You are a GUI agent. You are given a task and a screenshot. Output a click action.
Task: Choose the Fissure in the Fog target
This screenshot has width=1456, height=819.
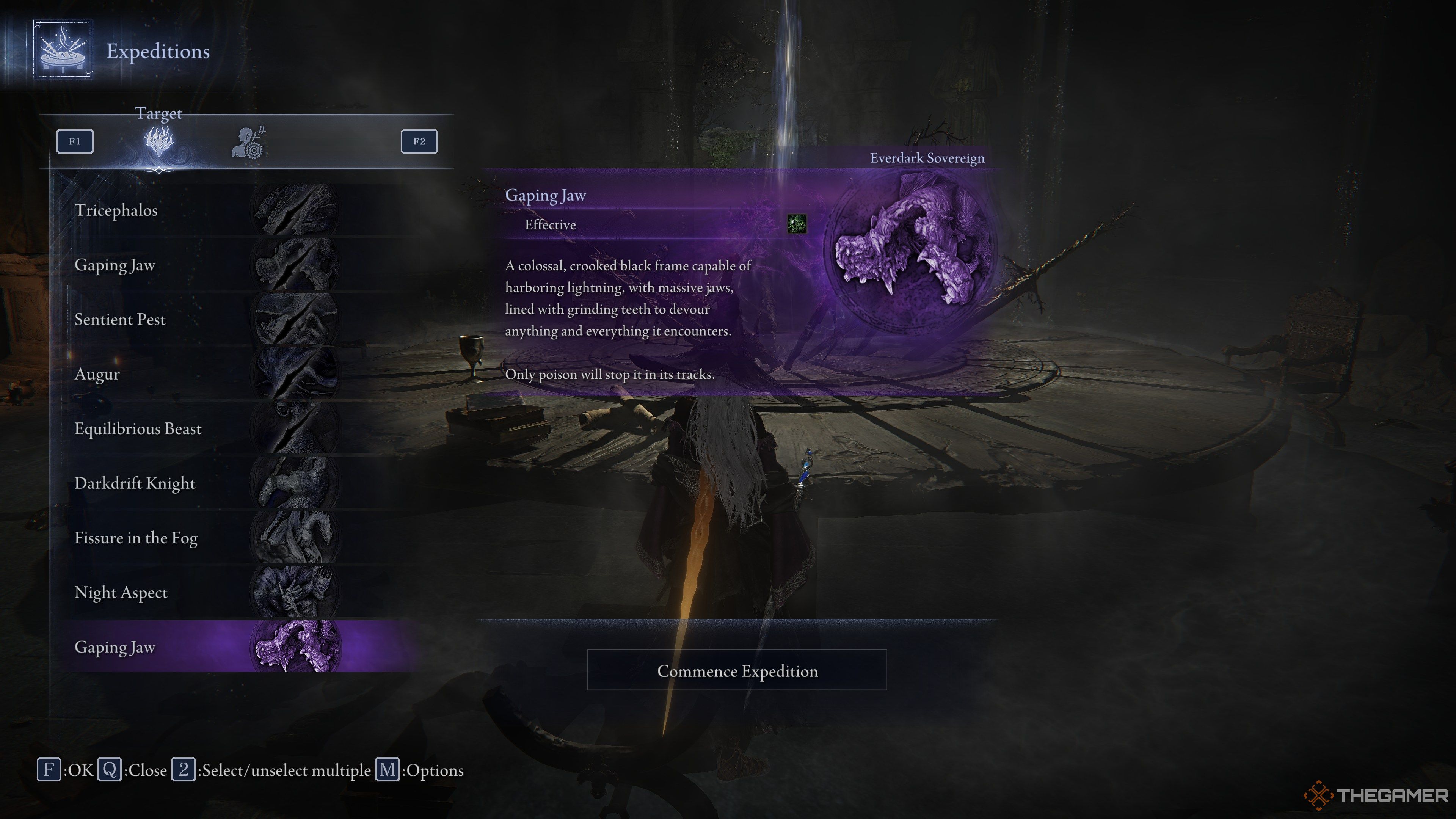tap(226, 538)
